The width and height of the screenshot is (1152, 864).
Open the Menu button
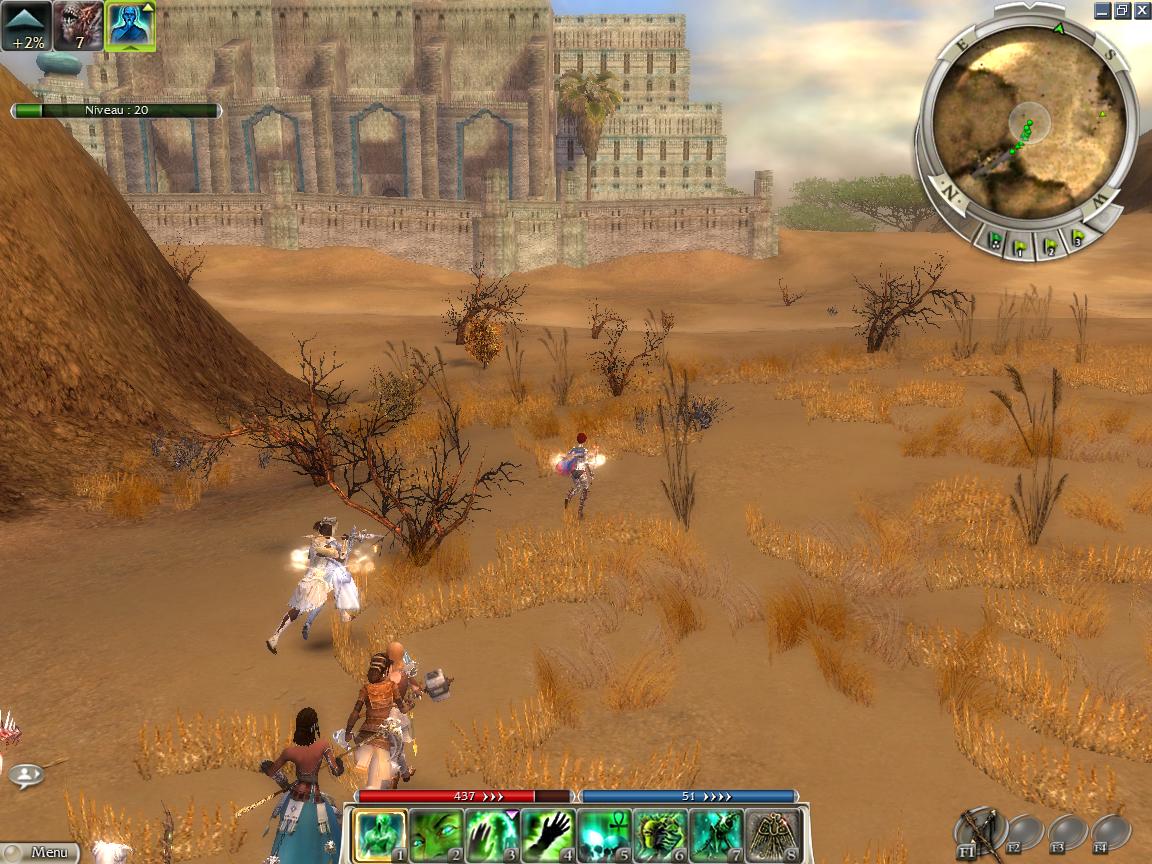click(40, 852)
